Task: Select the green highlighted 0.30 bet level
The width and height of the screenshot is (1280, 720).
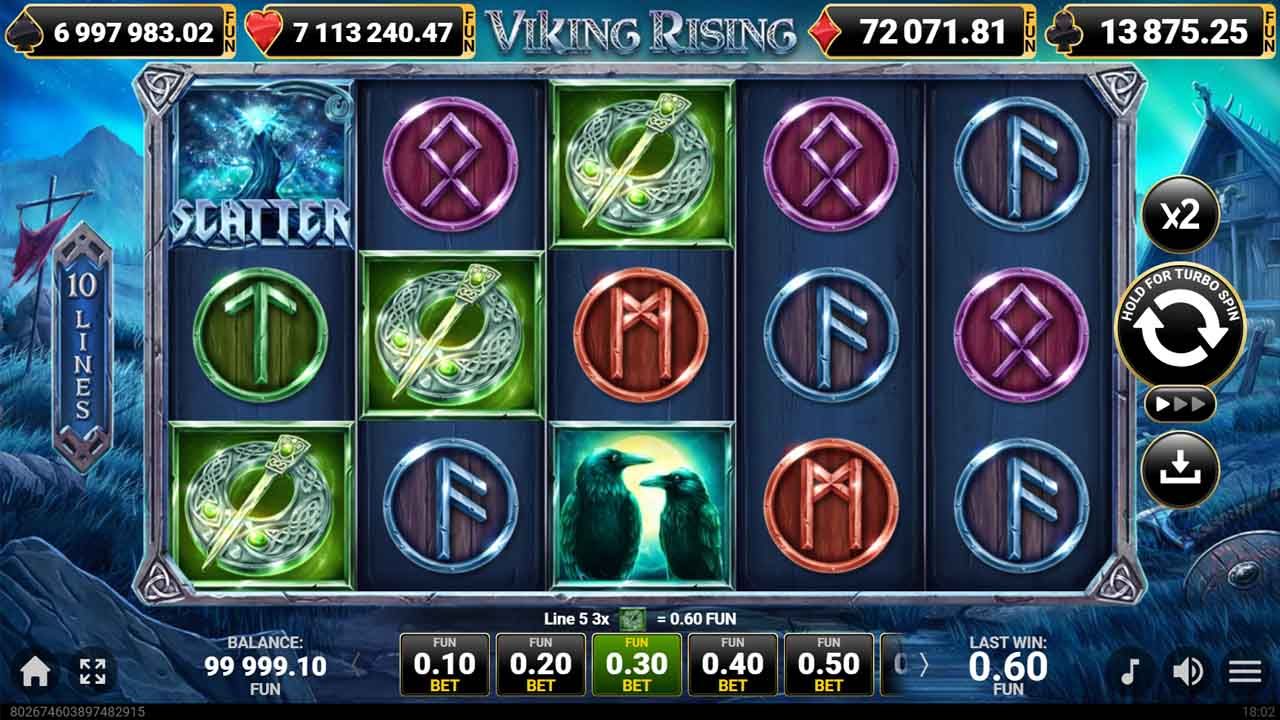Action: (x=637, y=662)
